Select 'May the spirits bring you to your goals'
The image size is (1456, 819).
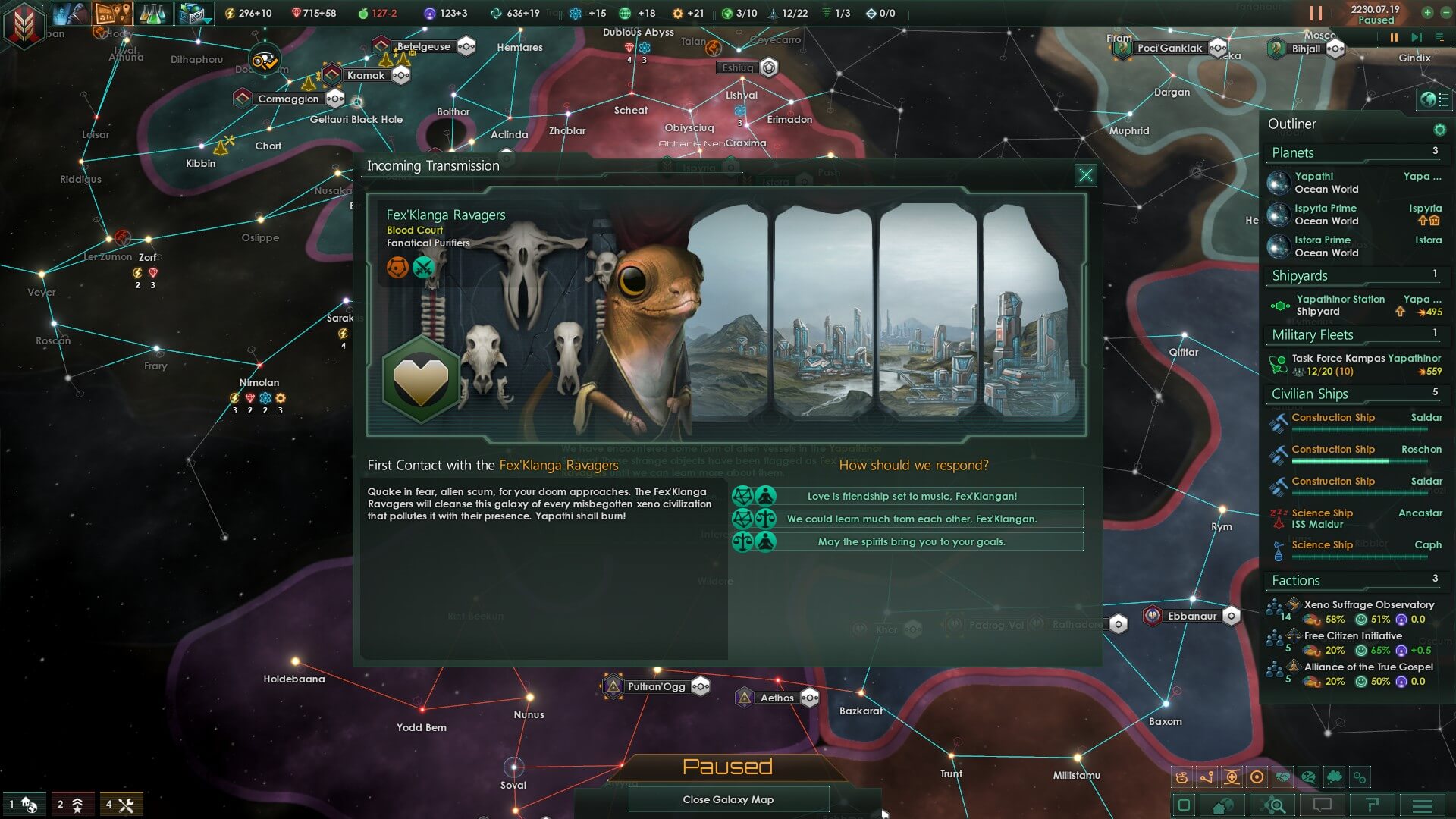click(912, 542)
